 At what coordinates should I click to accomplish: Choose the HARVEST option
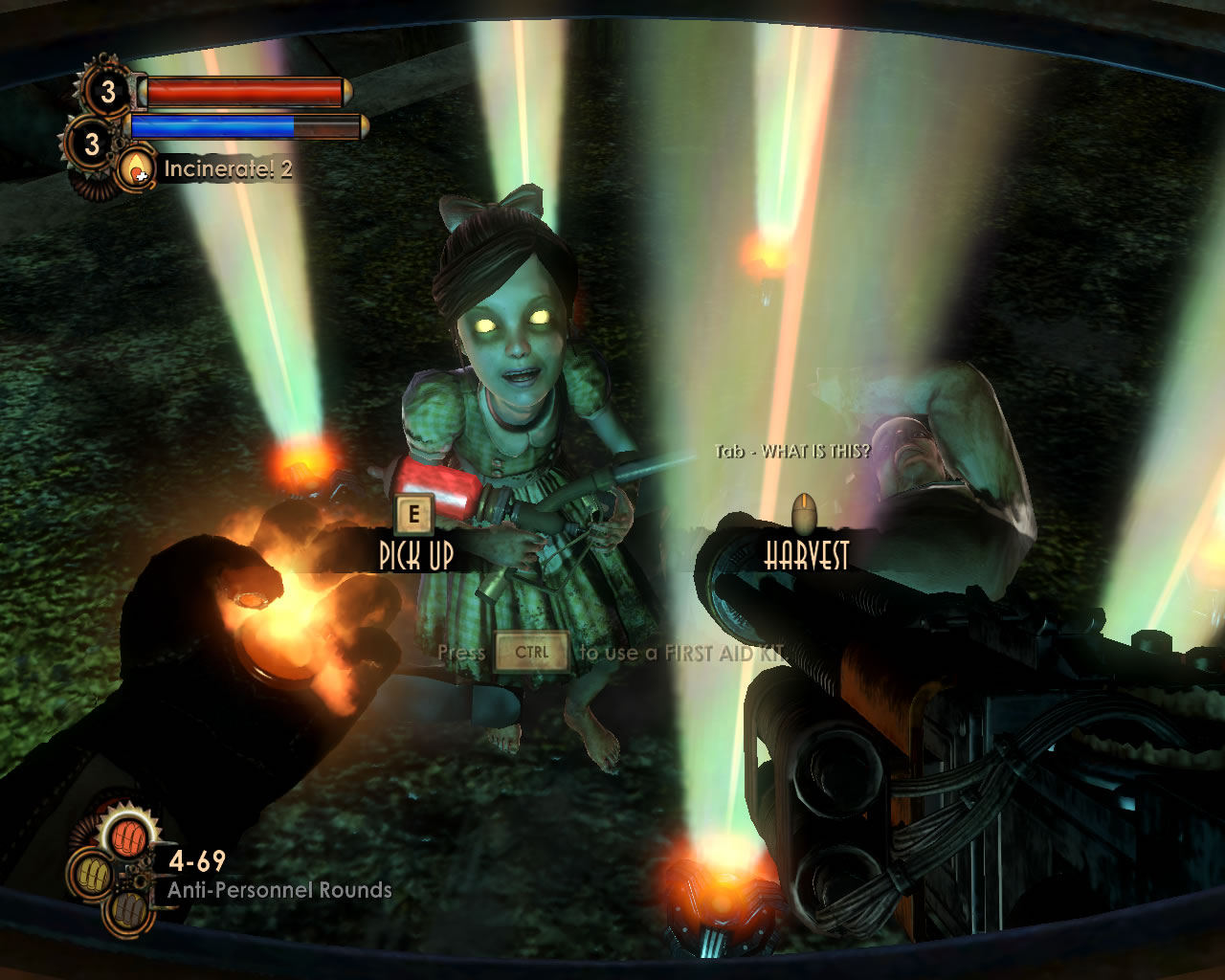point(806,554)
